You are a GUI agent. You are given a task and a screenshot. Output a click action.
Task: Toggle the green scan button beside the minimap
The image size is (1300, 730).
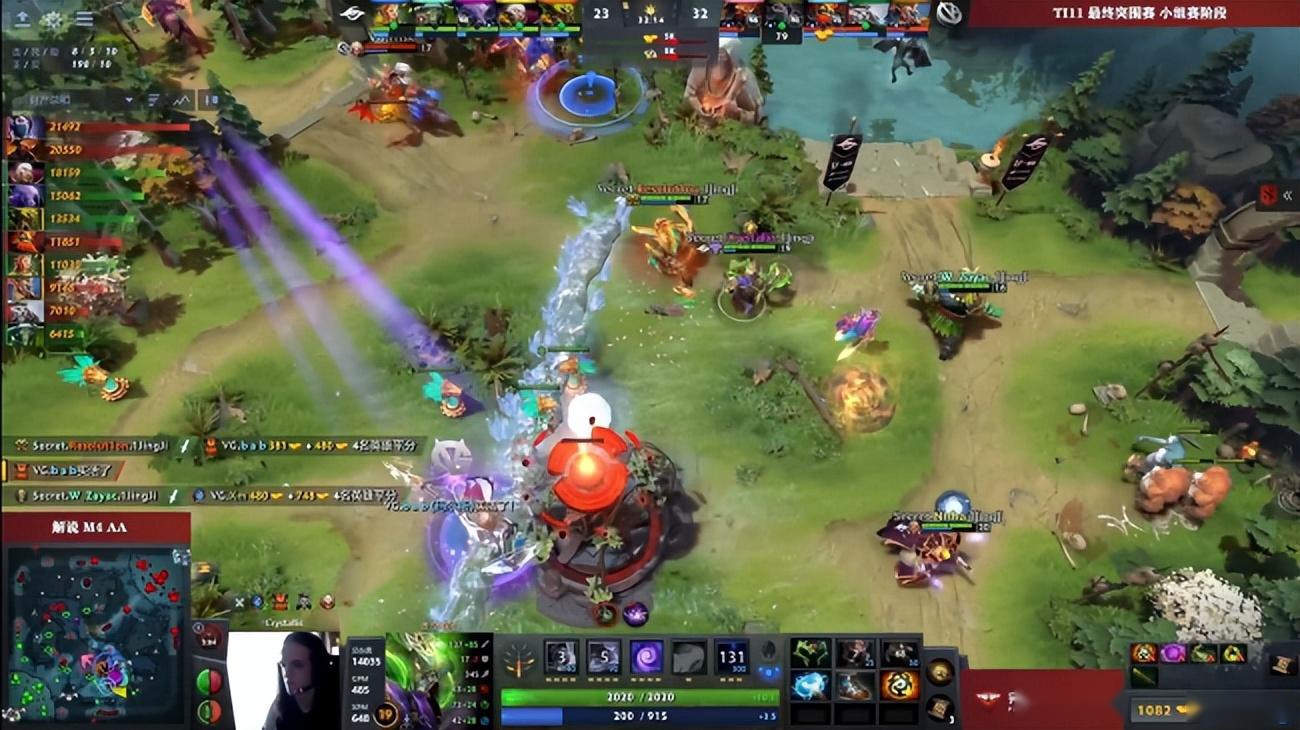coord(213,710)
